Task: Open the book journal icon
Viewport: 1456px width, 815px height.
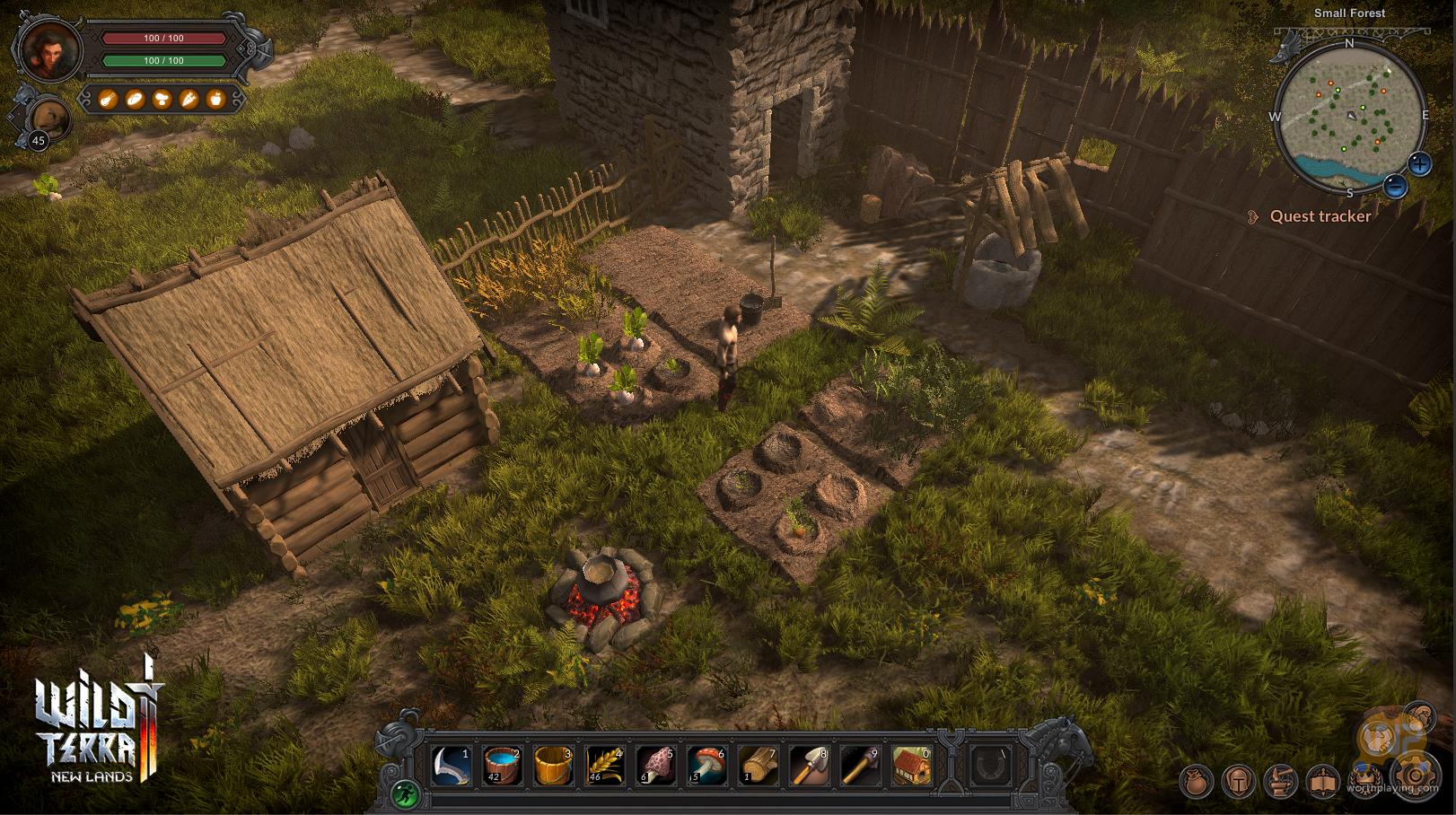Action: coord(1325,781)
